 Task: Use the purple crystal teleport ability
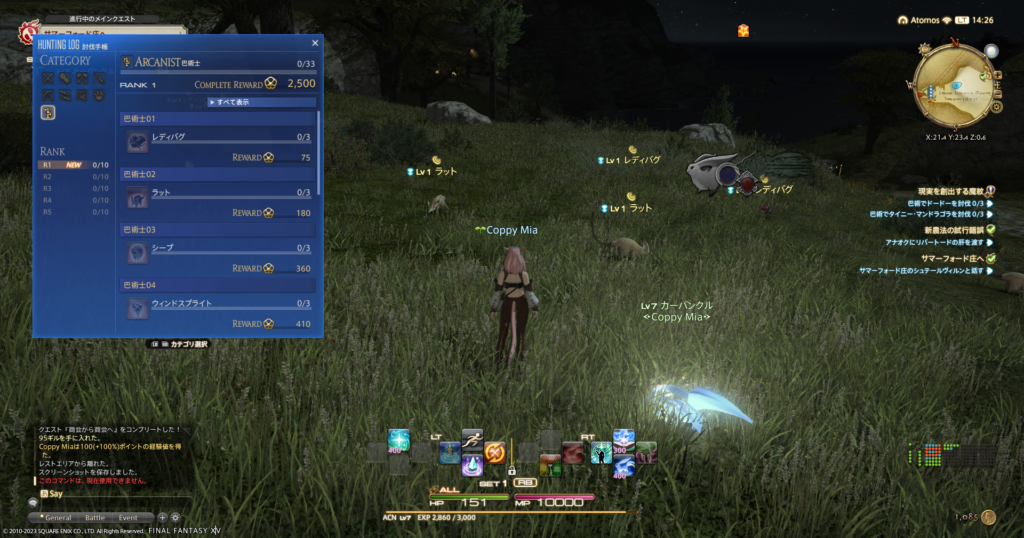click(472, 465)
